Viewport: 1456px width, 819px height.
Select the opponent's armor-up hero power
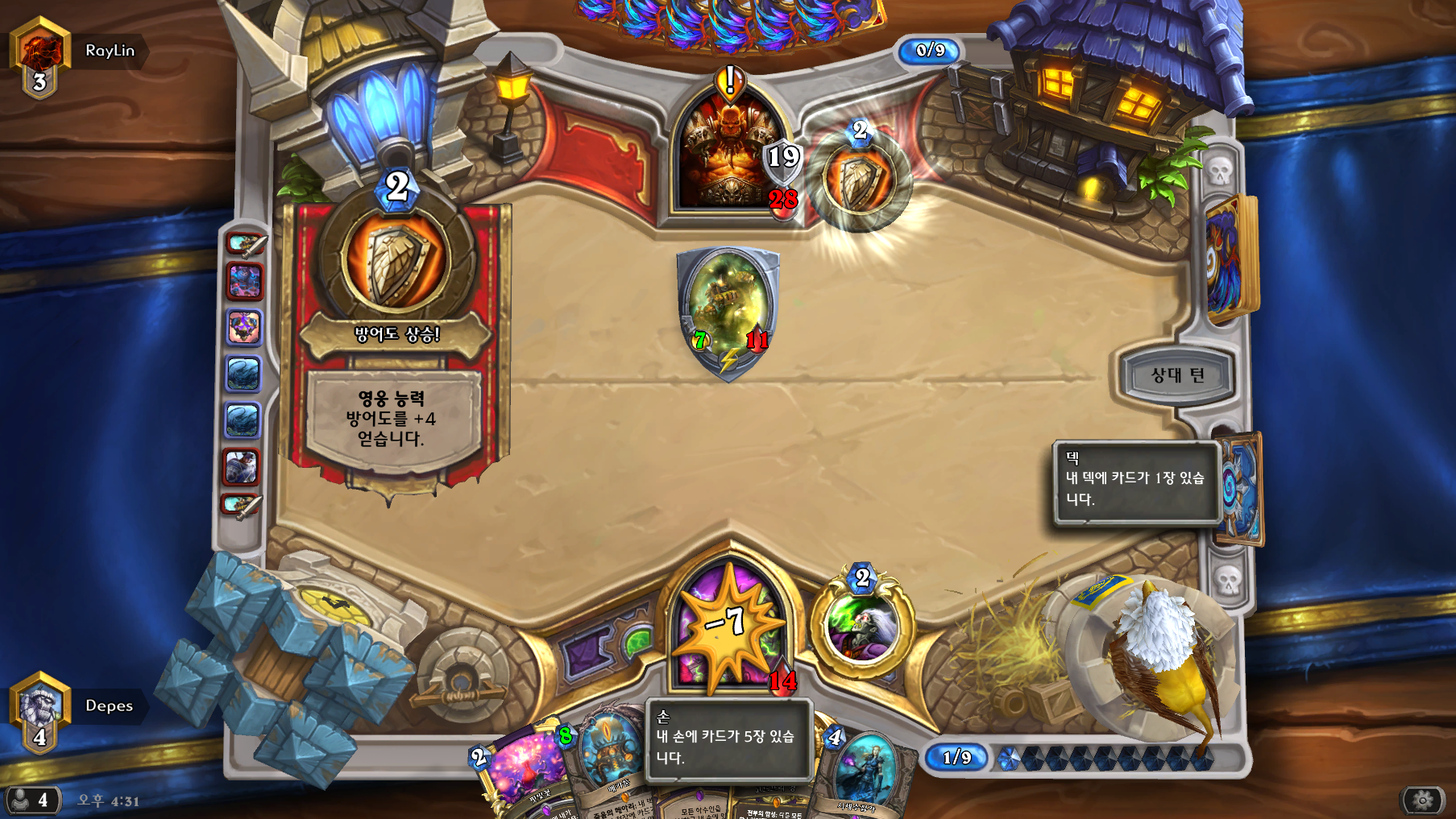click(x=859, y=180)
